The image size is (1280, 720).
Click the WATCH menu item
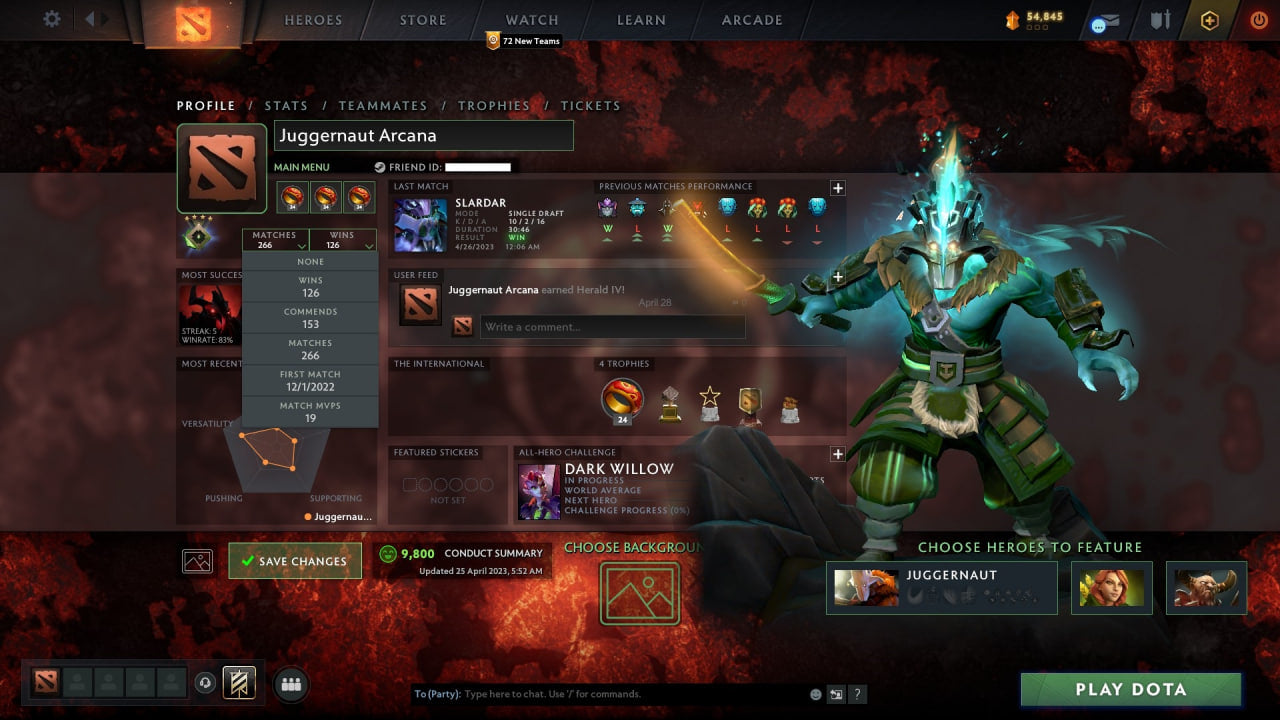tap(531, 19)
